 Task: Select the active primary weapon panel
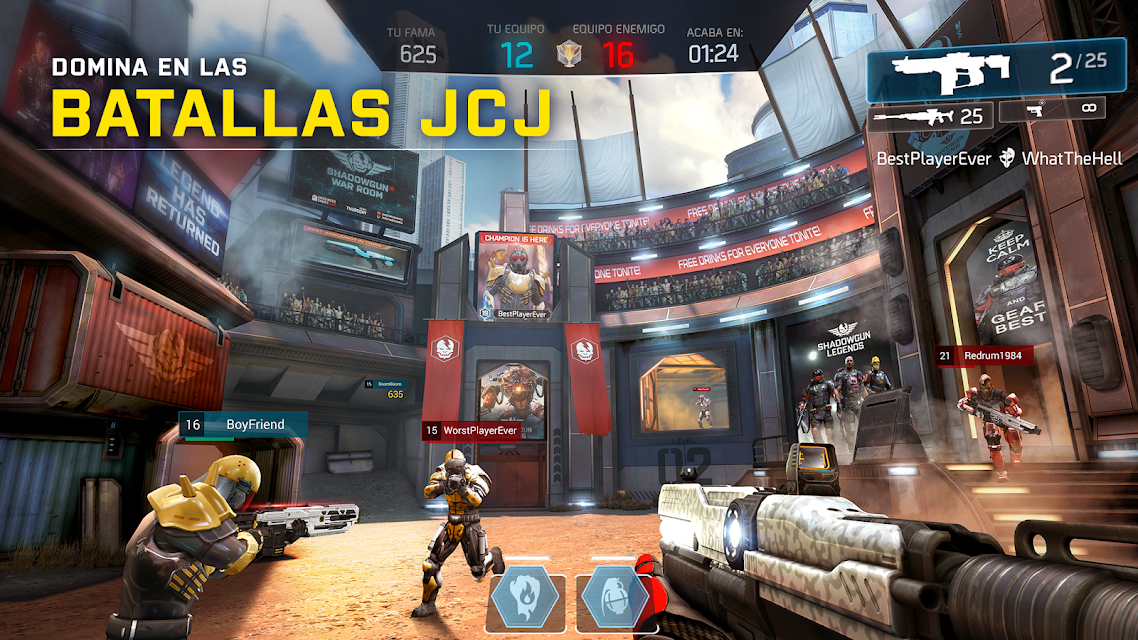pyautogui.click(x=992, y=70)
